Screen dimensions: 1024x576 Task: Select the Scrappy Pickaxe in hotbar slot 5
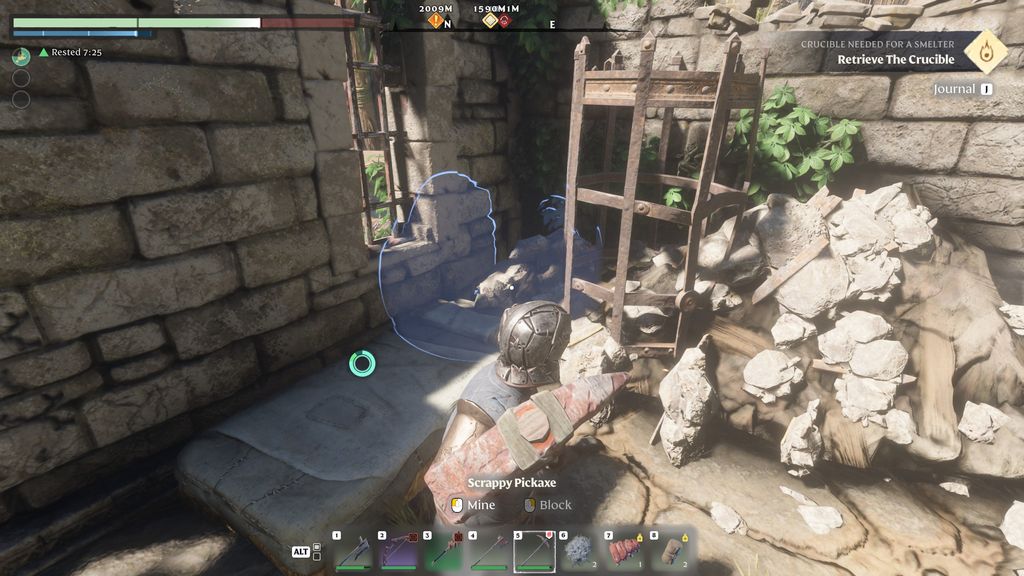click(534, 551)
